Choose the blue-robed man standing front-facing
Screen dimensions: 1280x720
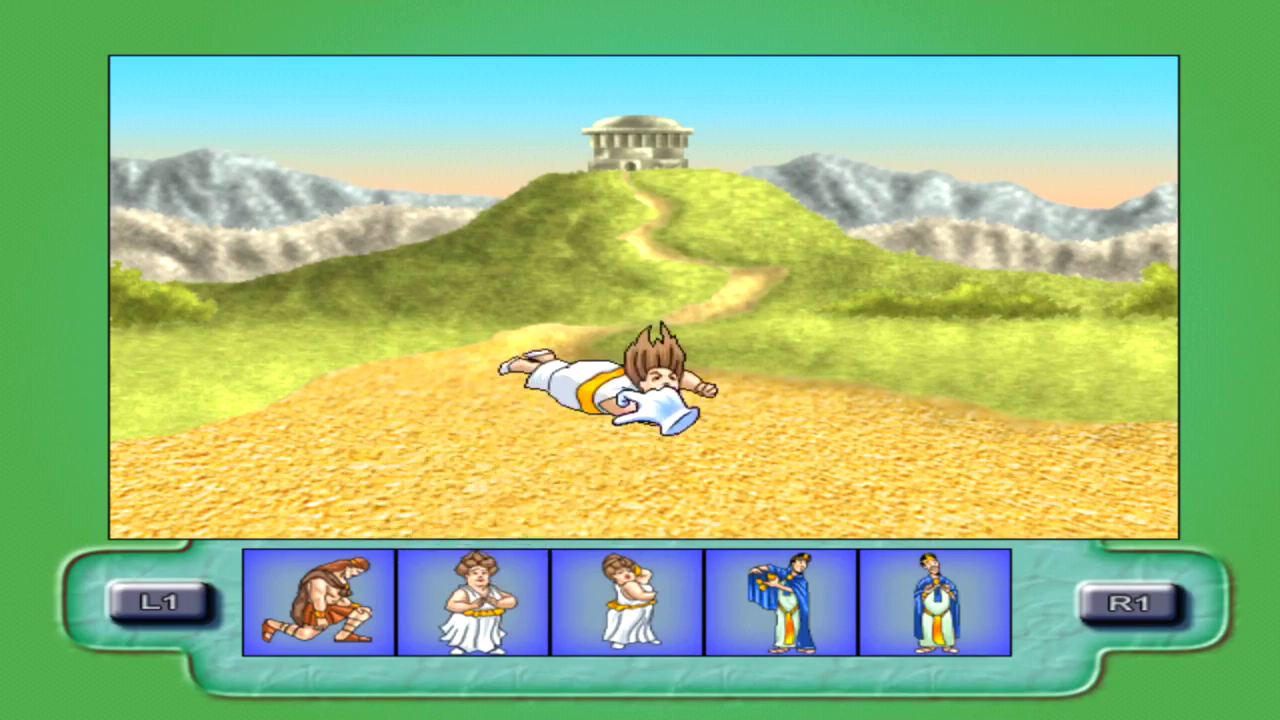coord(935,602)
